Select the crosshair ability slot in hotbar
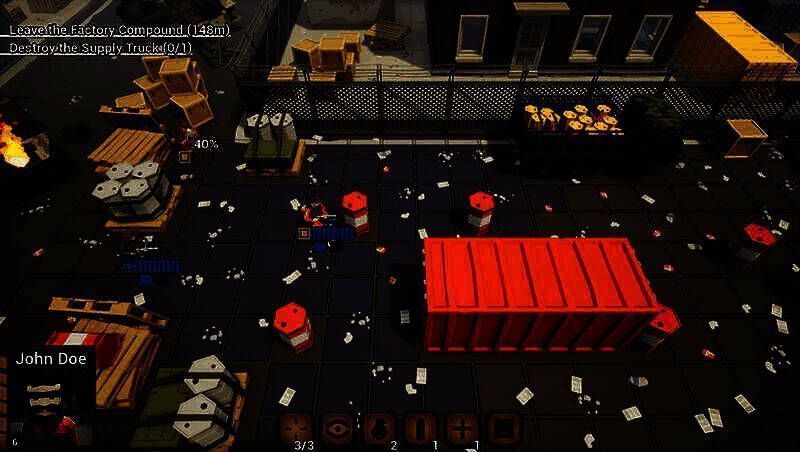 pyautogui.click(x=297, y=428)
